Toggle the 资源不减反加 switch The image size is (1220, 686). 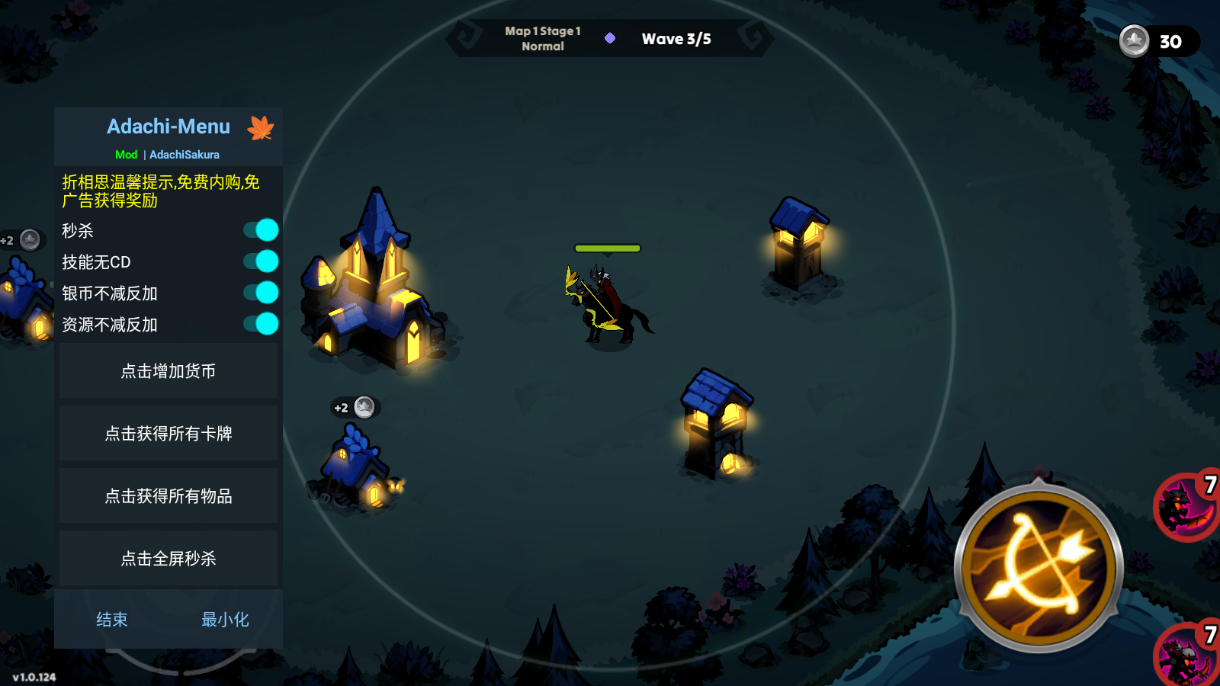(261, 324)
